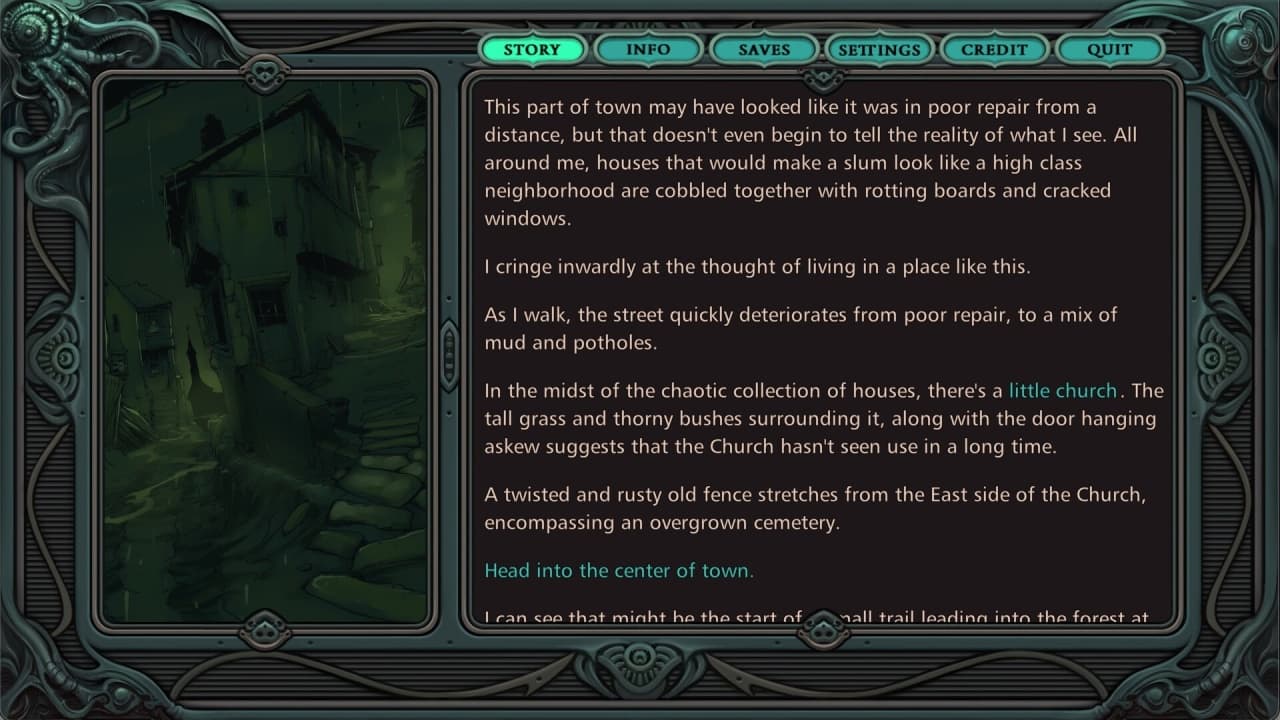Follow the 'little church' story link
This screenshot has width=1280, height=720.
point(1062,391)
